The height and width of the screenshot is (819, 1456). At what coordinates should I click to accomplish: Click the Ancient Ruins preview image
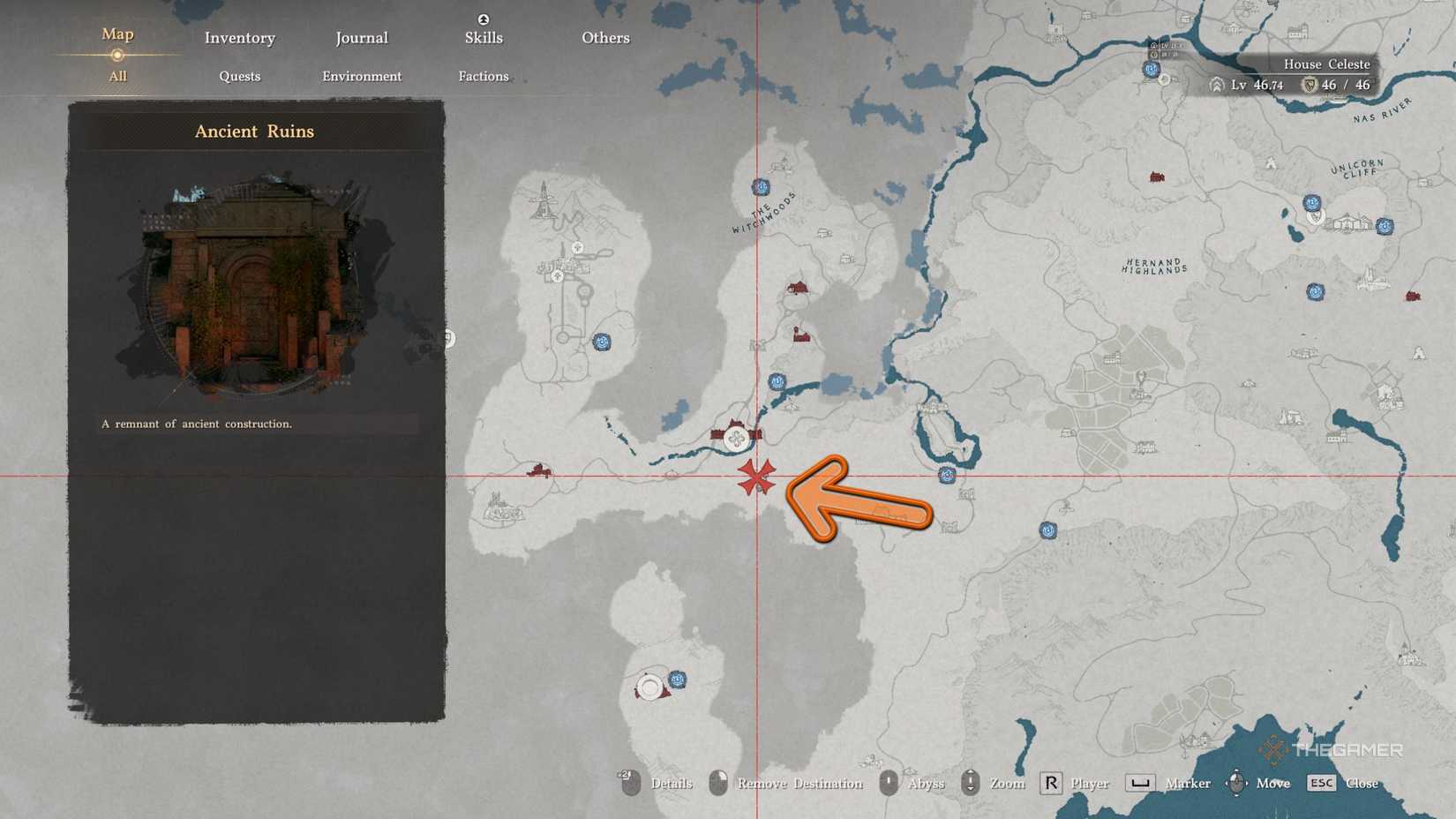click(x=251, y=282)
